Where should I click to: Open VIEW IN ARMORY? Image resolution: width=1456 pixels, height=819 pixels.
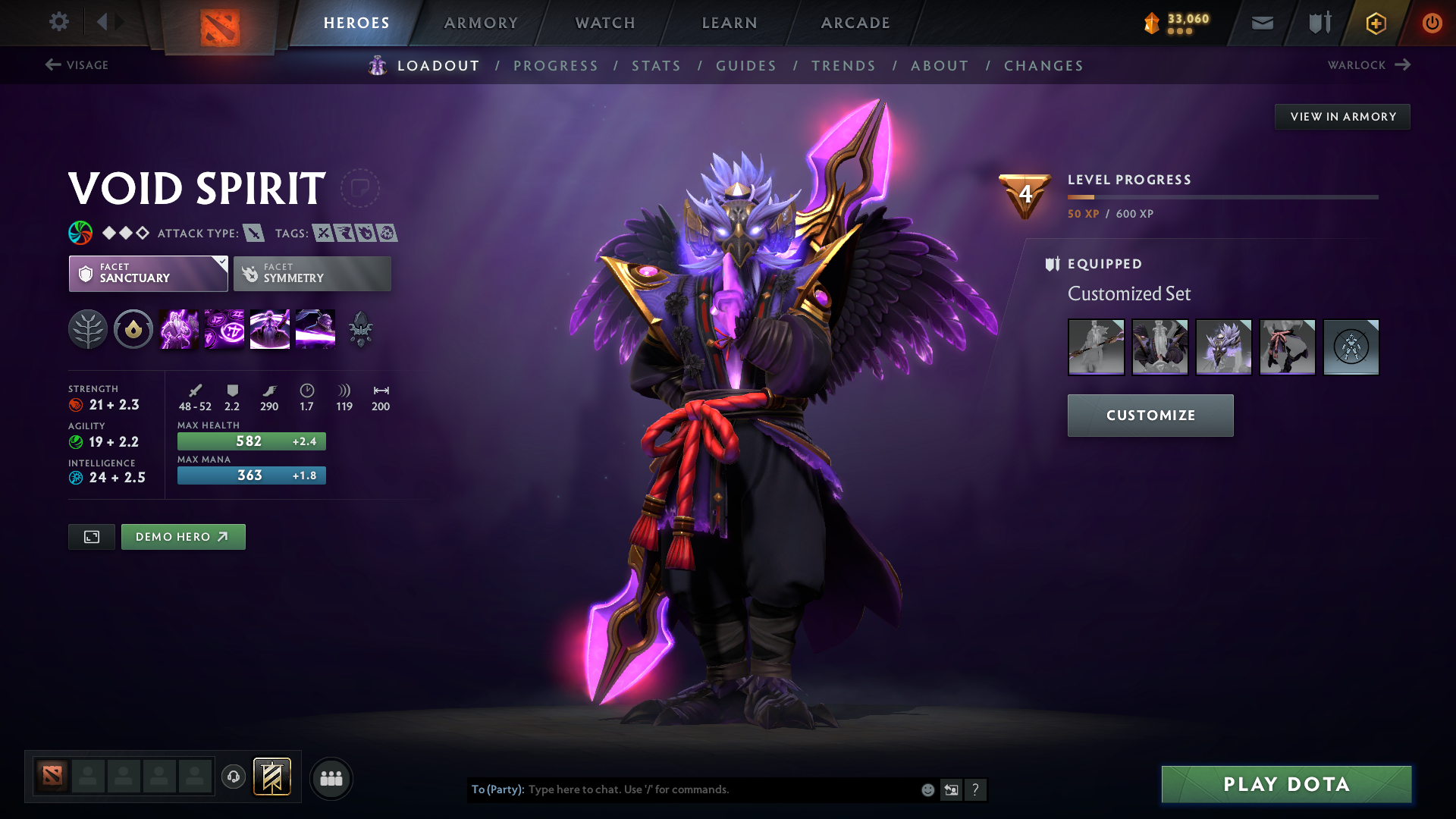(x=1342, y=116)
